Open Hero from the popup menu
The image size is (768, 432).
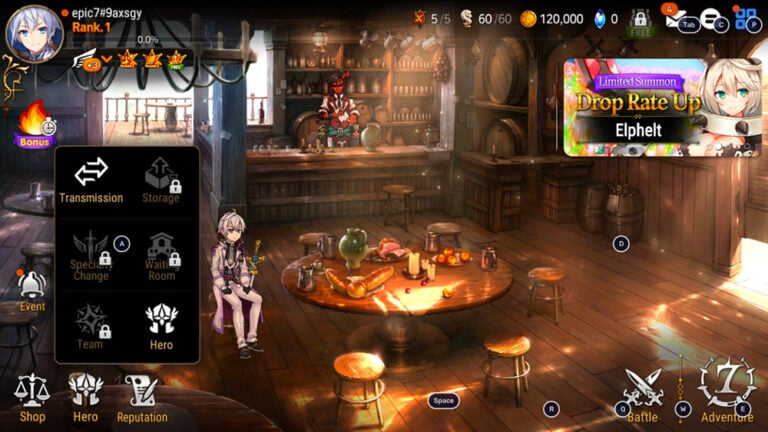click(x=161, y=327)
